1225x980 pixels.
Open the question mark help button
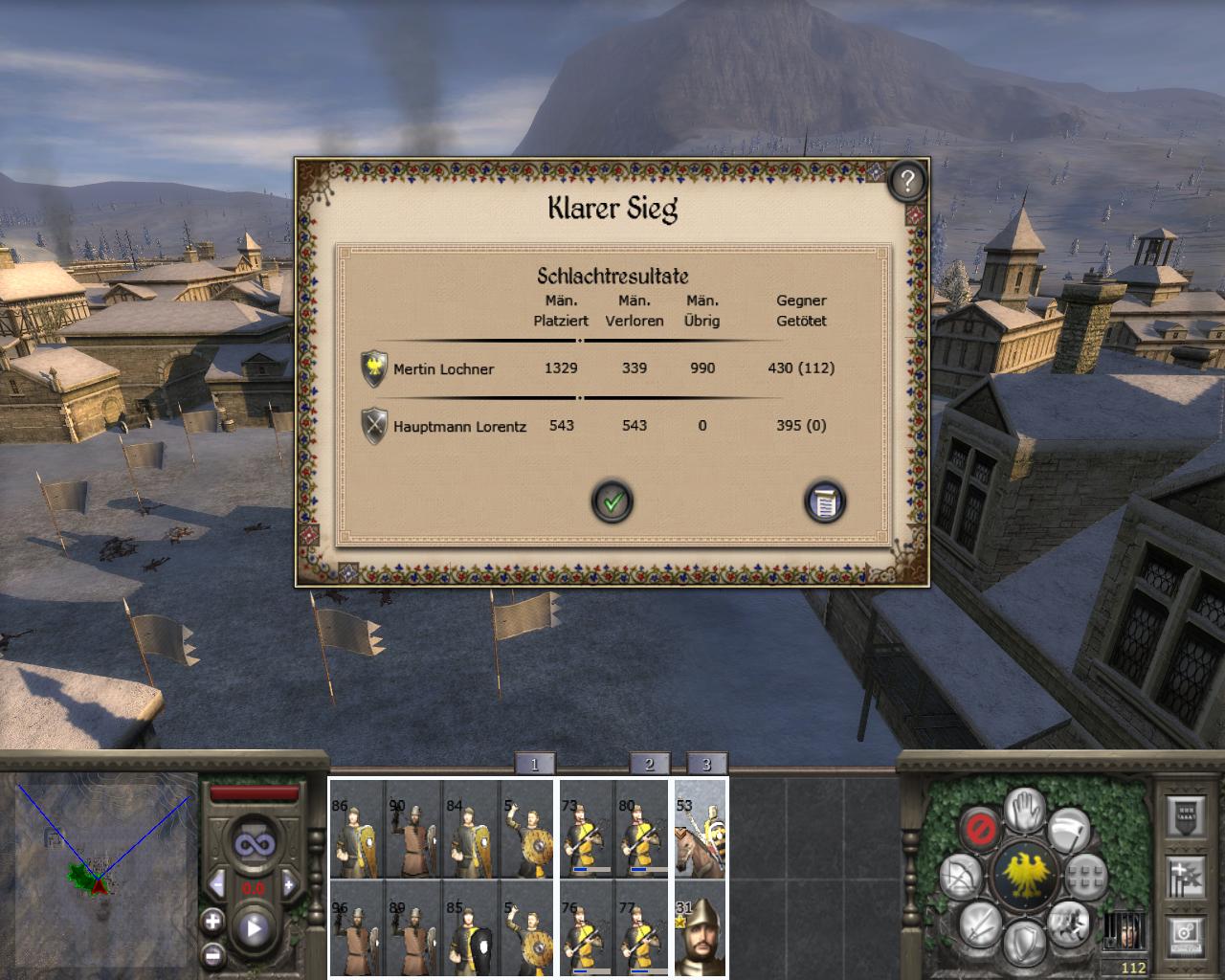[x=906, y=180]
